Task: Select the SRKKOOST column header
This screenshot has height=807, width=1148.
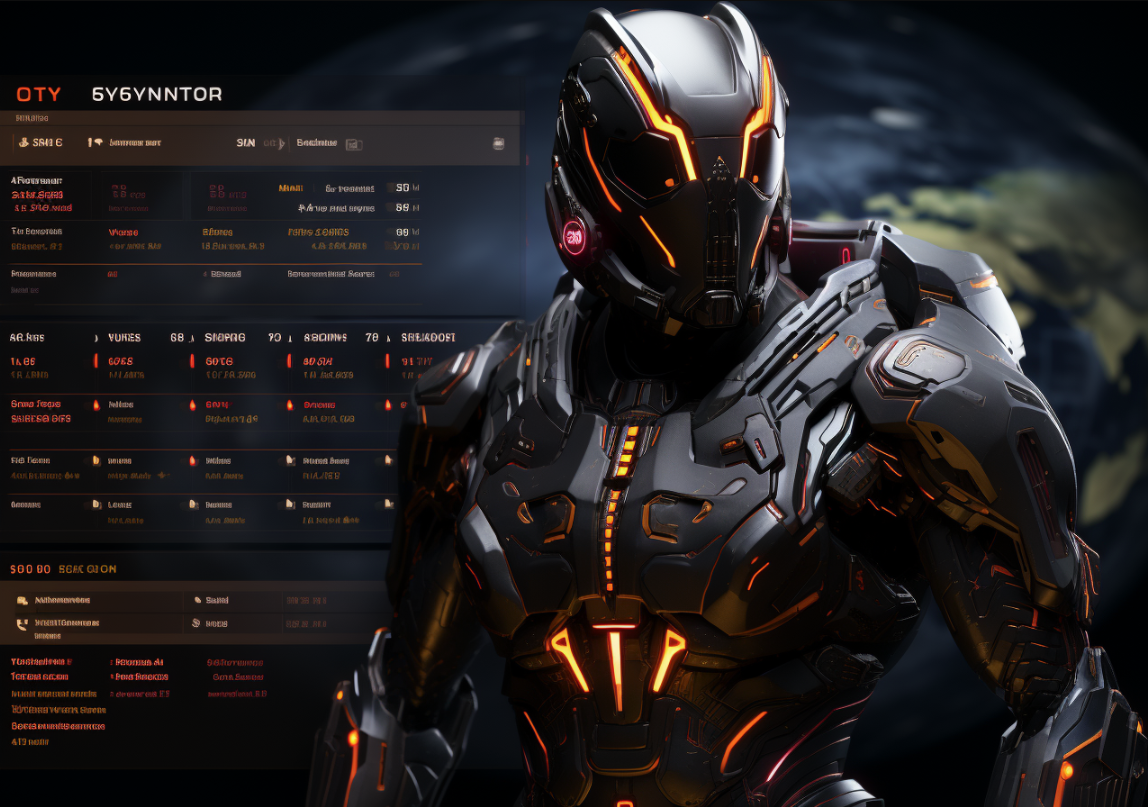Action: click(428, 338)
